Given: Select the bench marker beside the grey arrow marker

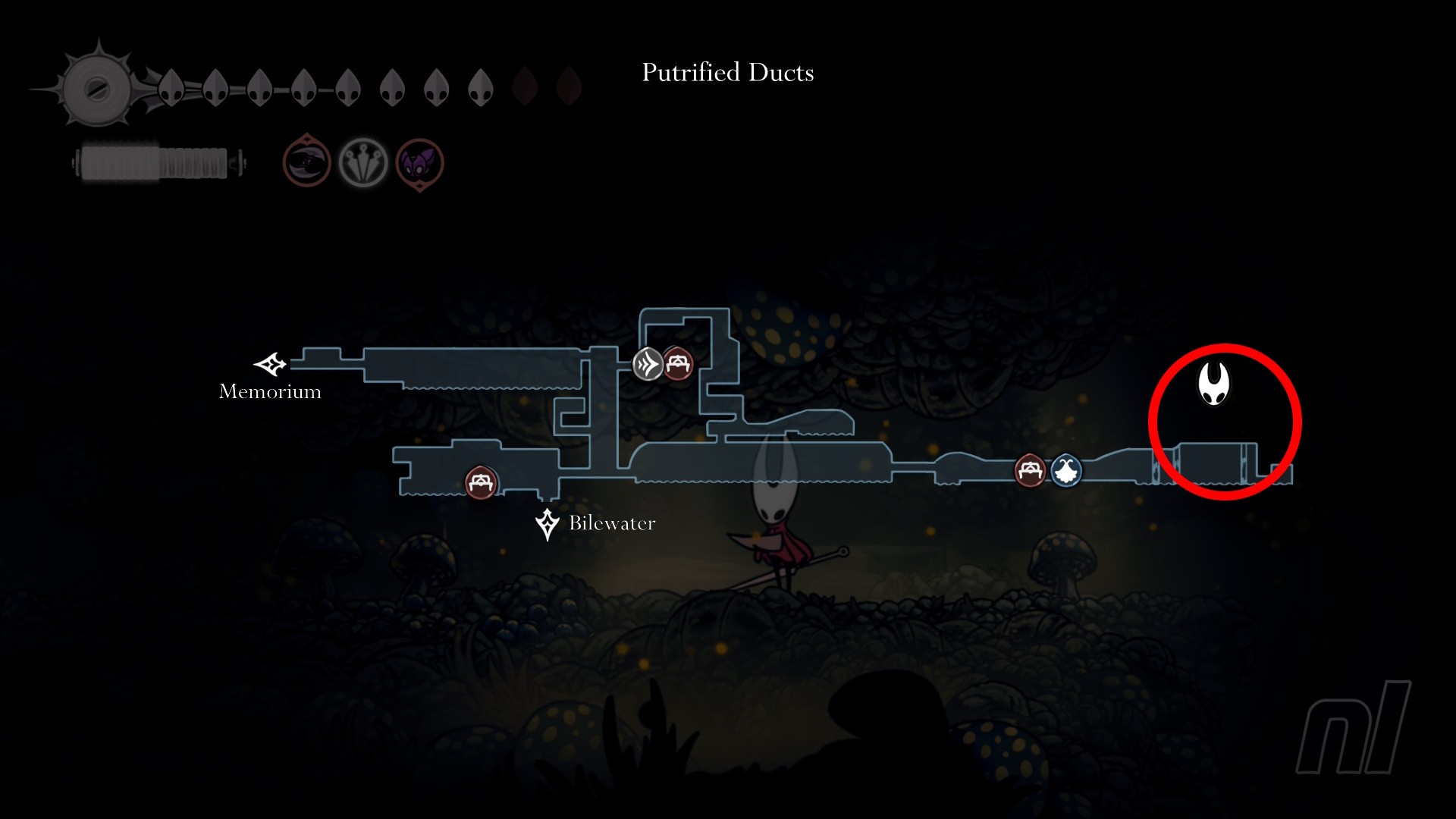Looking at the screenshot, I should tap(678, 364).
